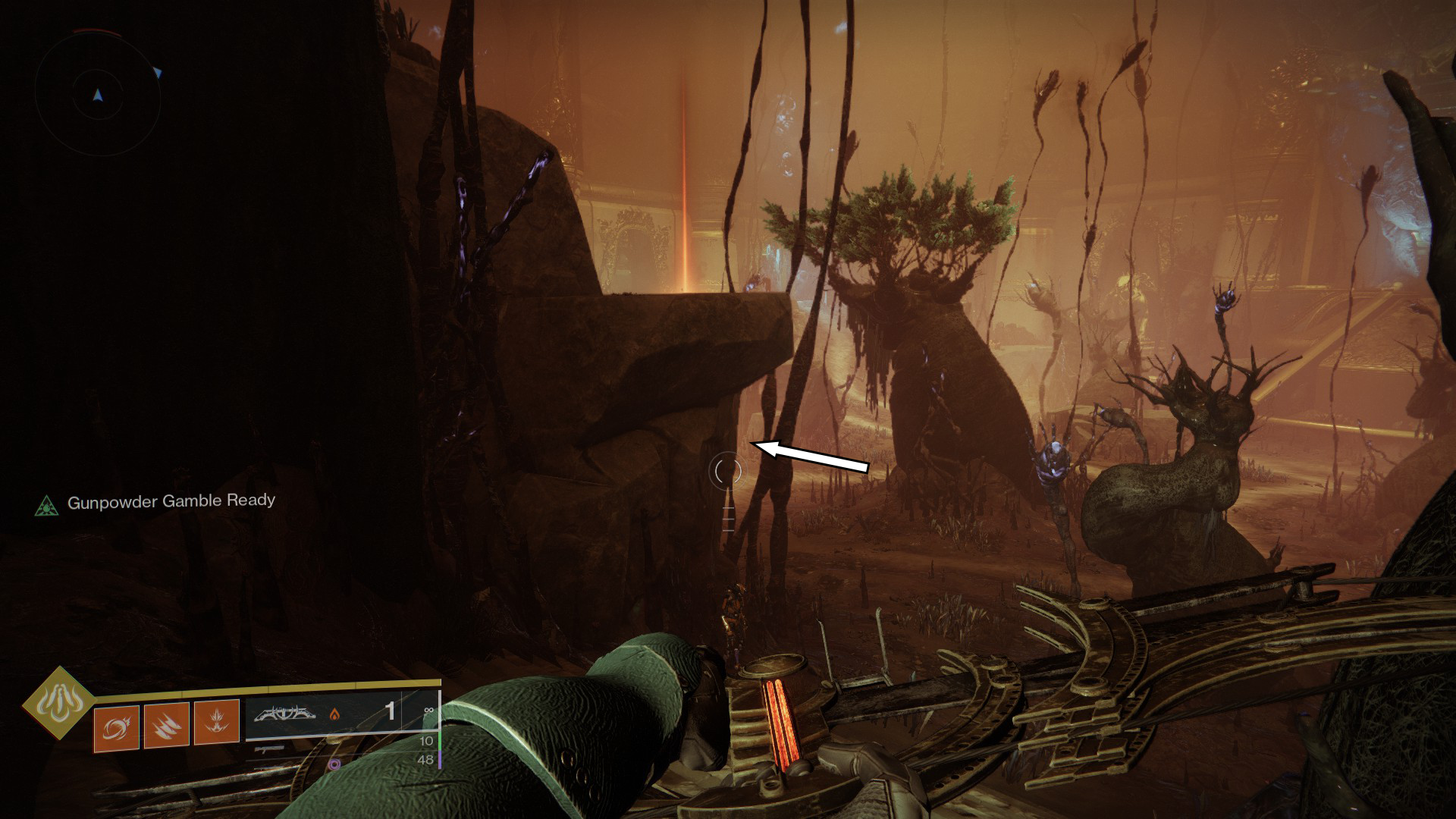The image size is (1456, 819).
Task: Switch to the secondary weapon silhouette
Action: [271, 748]
